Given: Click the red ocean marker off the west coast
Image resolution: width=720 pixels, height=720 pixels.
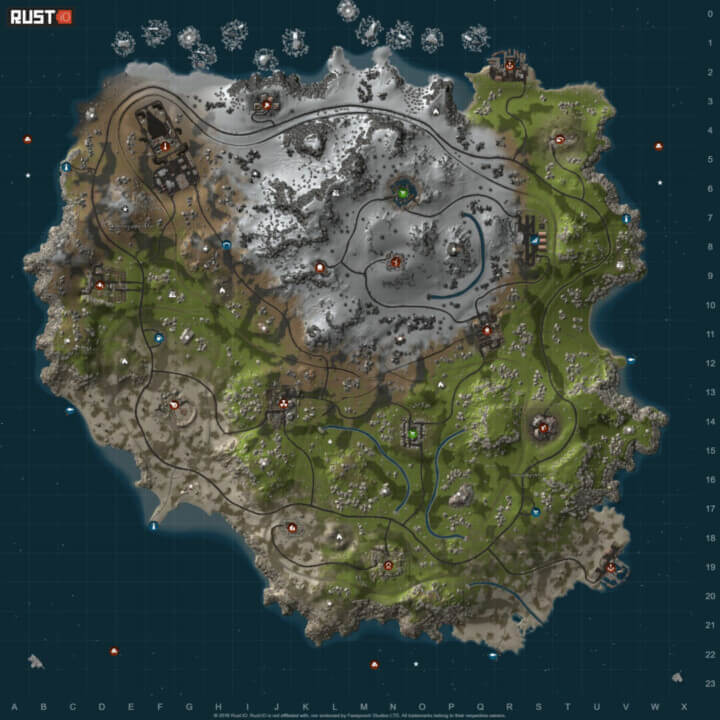Looking at the screenshot, I should 27,139.
